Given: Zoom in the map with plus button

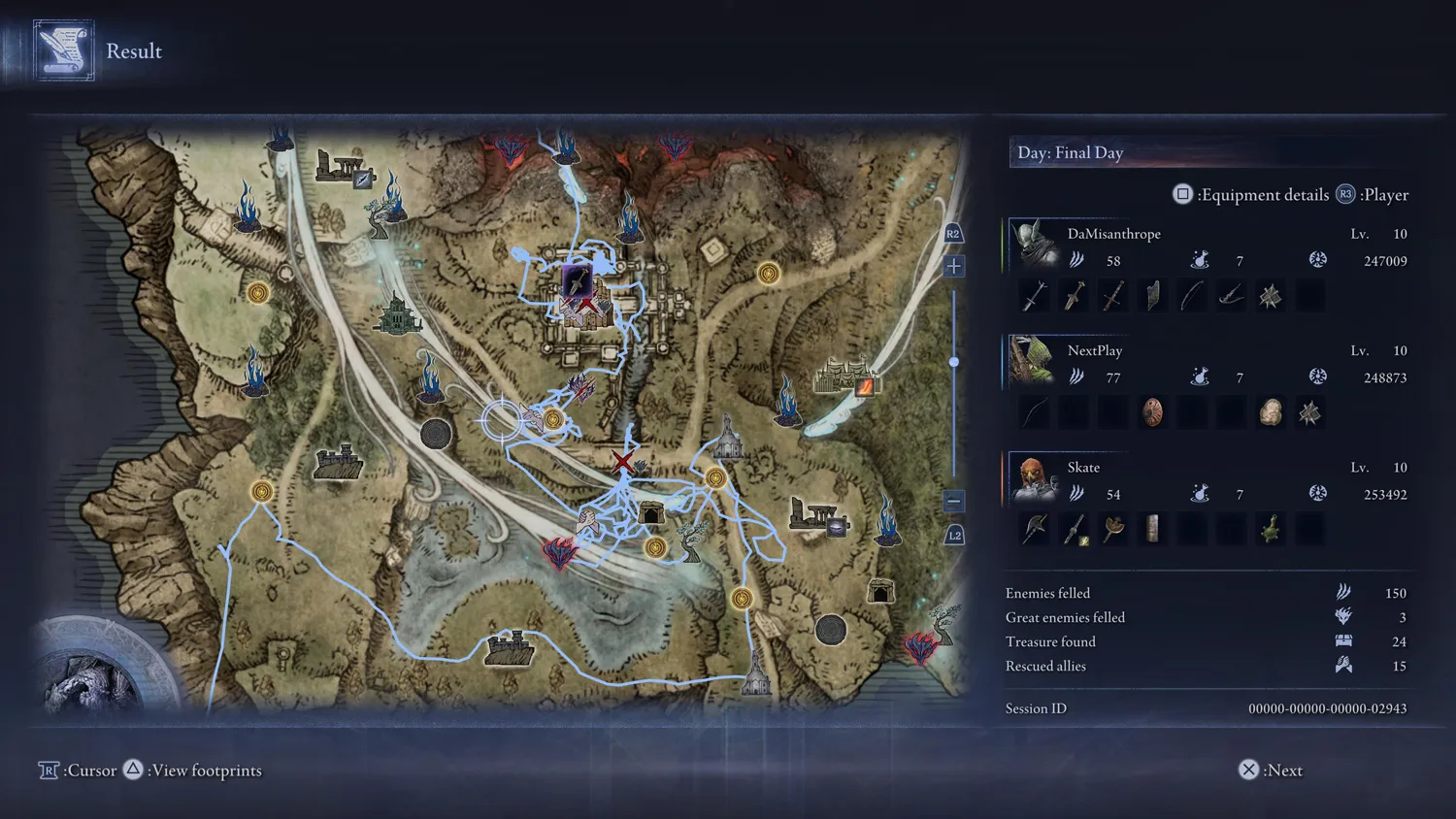Looking at the screenshot, I should [x=954, y=266].
